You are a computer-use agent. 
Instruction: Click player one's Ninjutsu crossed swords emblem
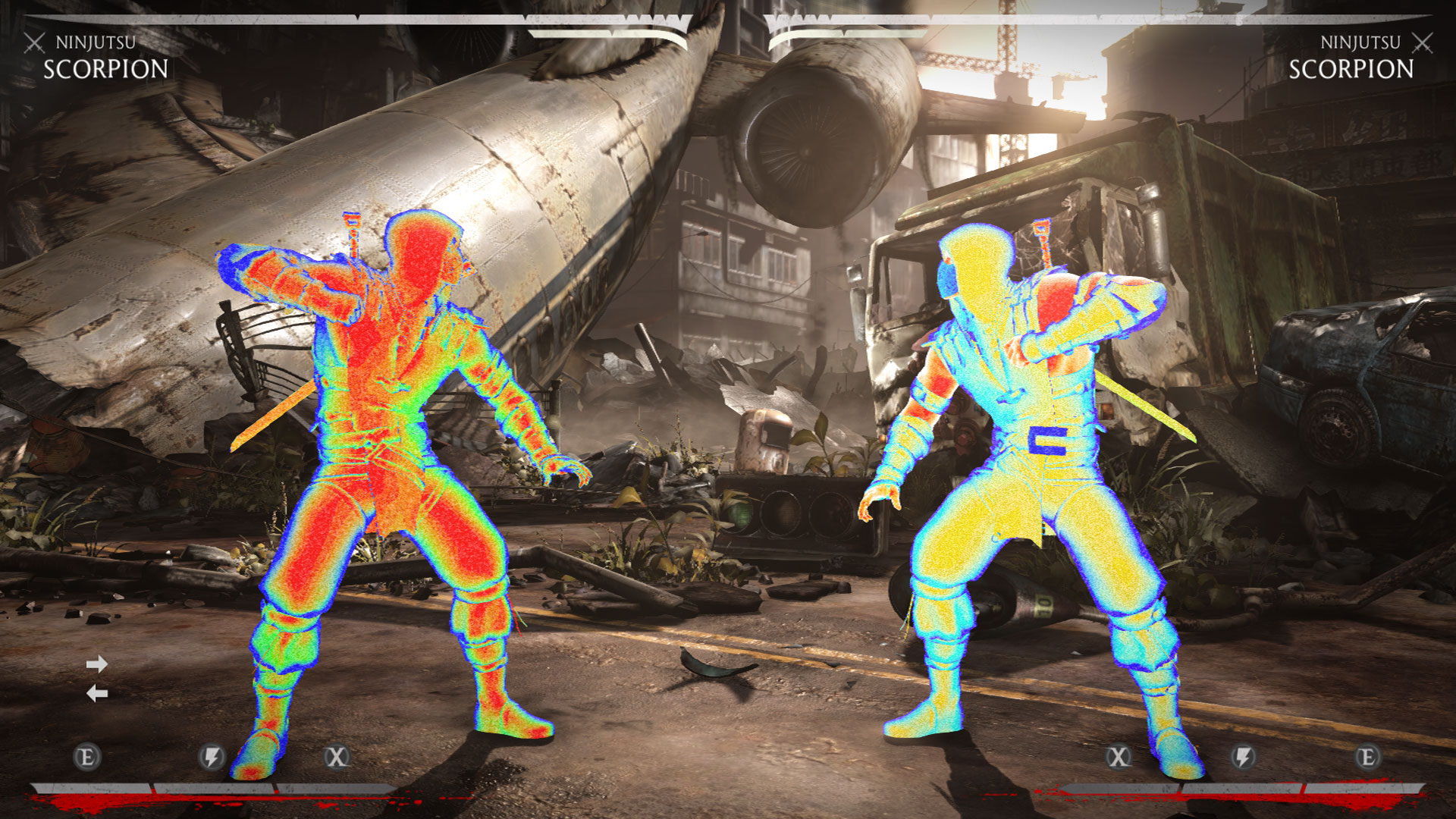click(x=34, y=42)
